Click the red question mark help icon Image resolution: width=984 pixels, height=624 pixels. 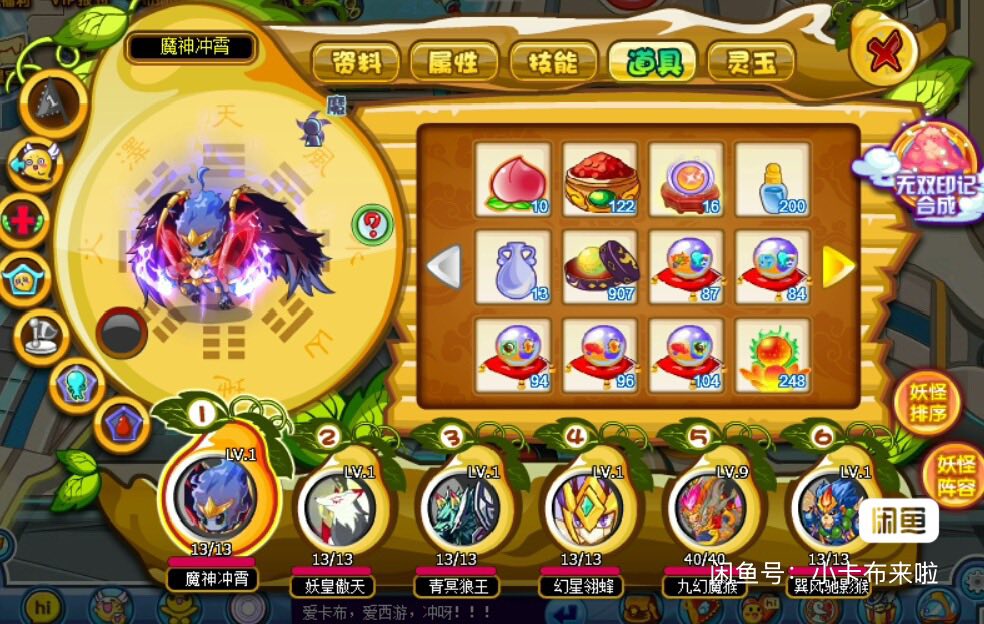pyautogui.click(x=374, y=222)
